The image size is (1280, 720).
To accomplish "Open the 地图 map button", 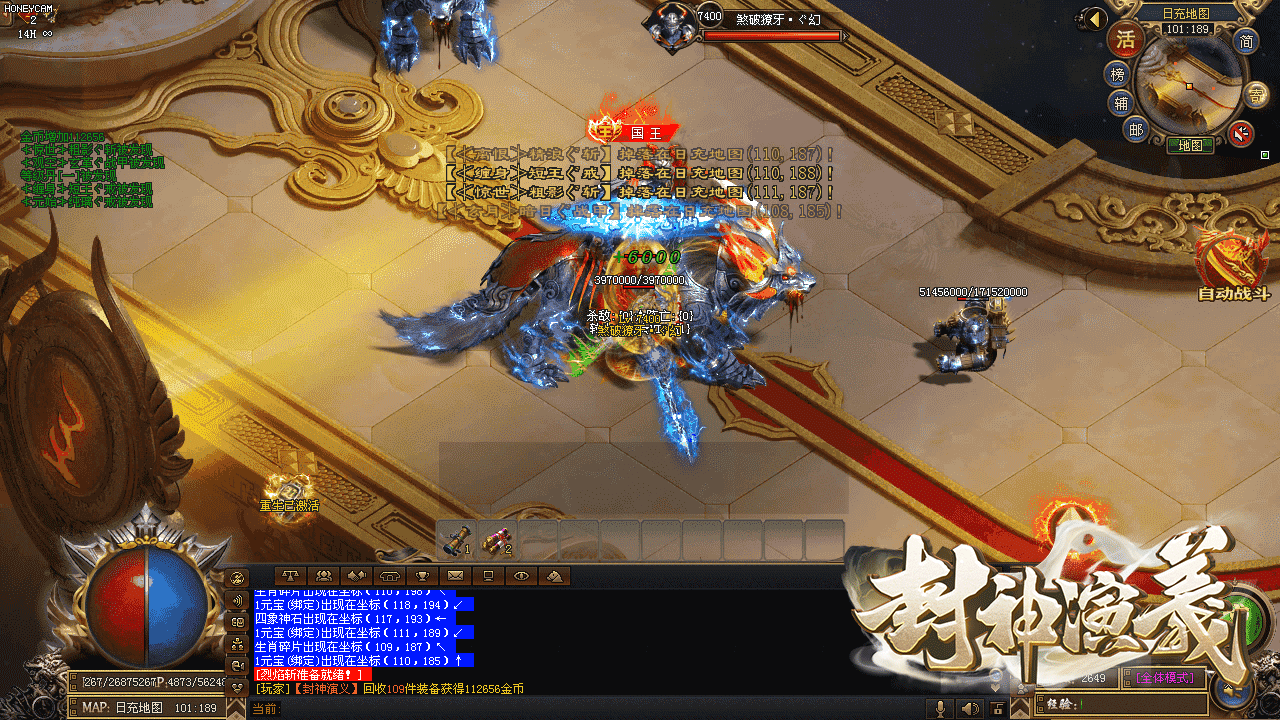I will tap(1190, 145).
